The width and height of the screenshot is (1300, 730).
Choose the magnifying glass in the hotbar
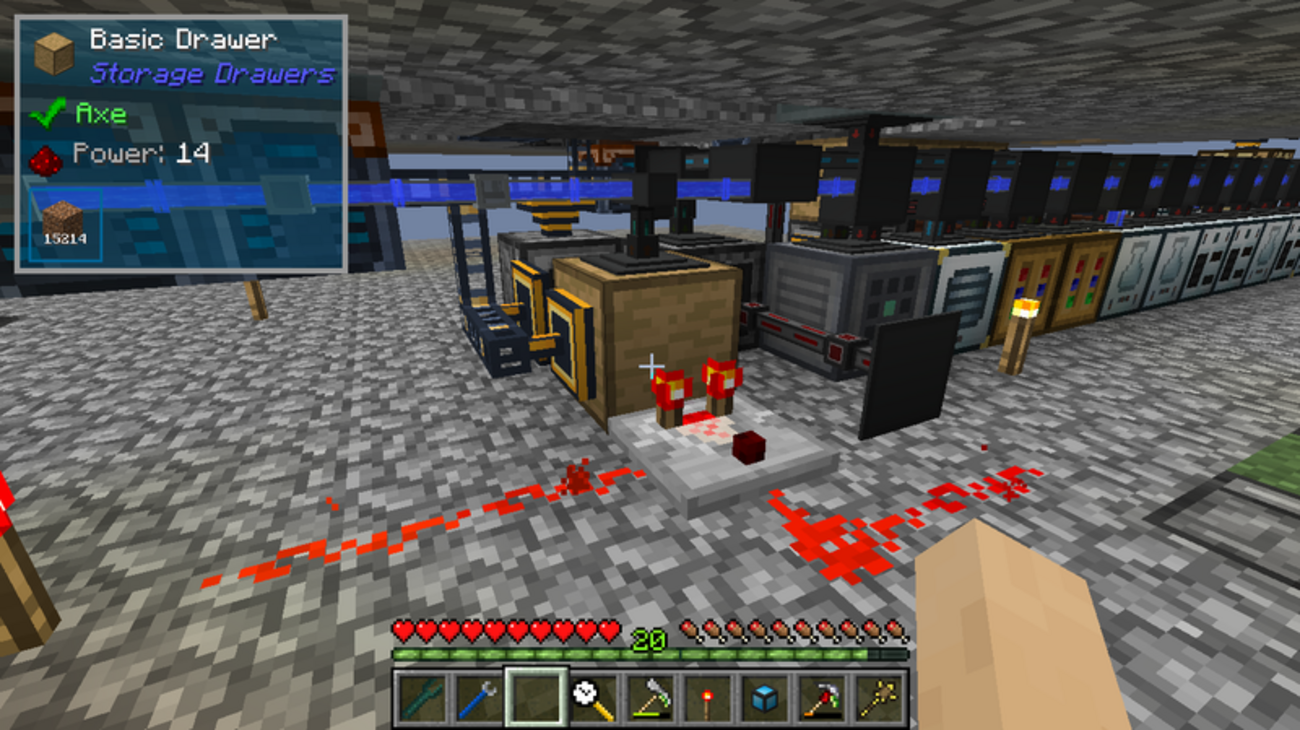(x=592, y=697)
